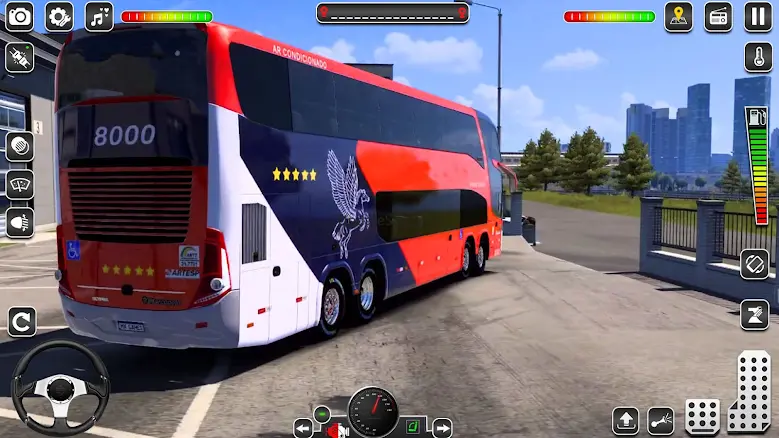Step on the tall accelerator pedal
Screen dimensions: 779x438
(750, 393)
